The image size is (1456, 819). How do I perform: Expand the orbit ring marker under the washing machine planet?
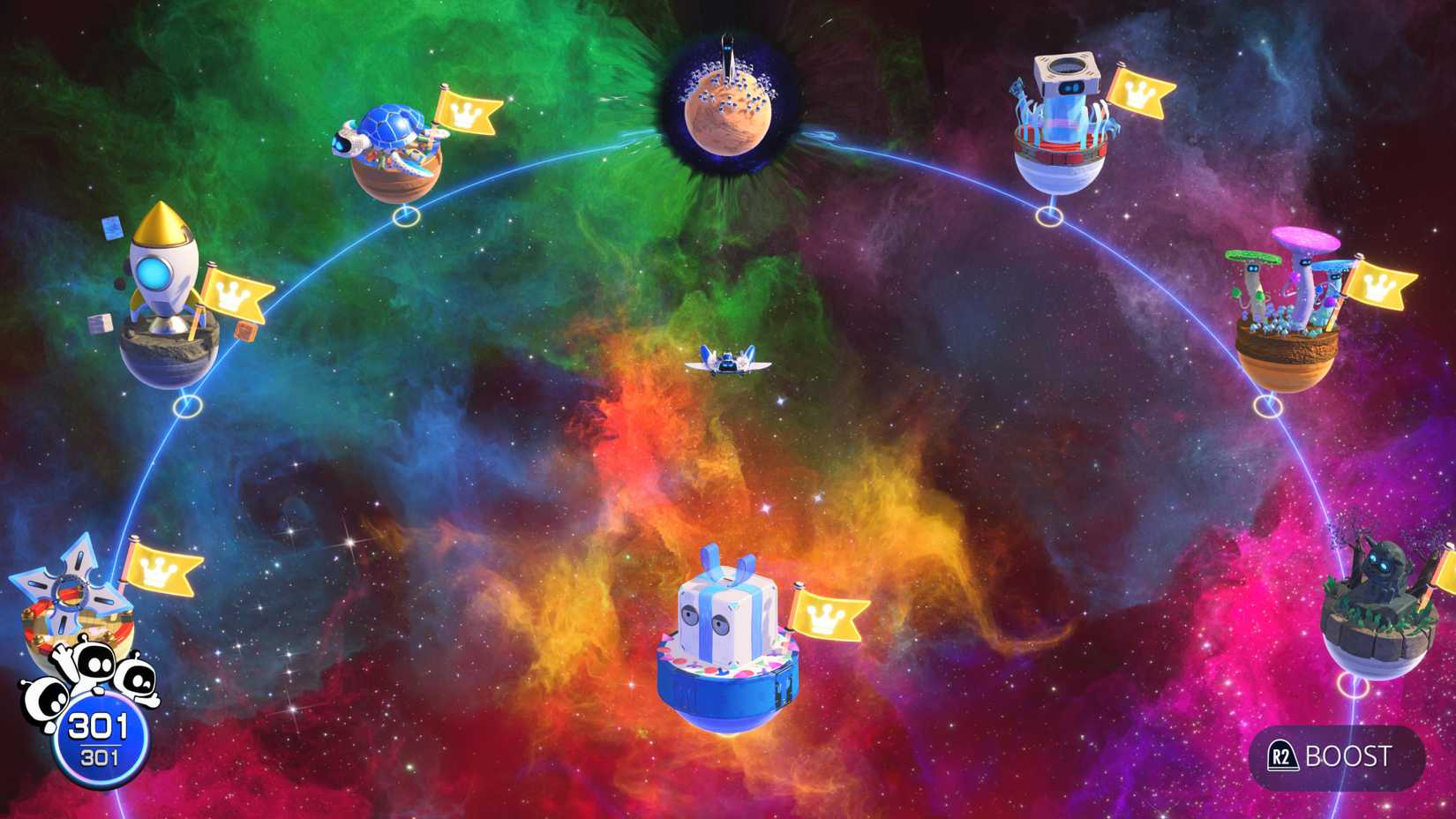pos(1050,214)
